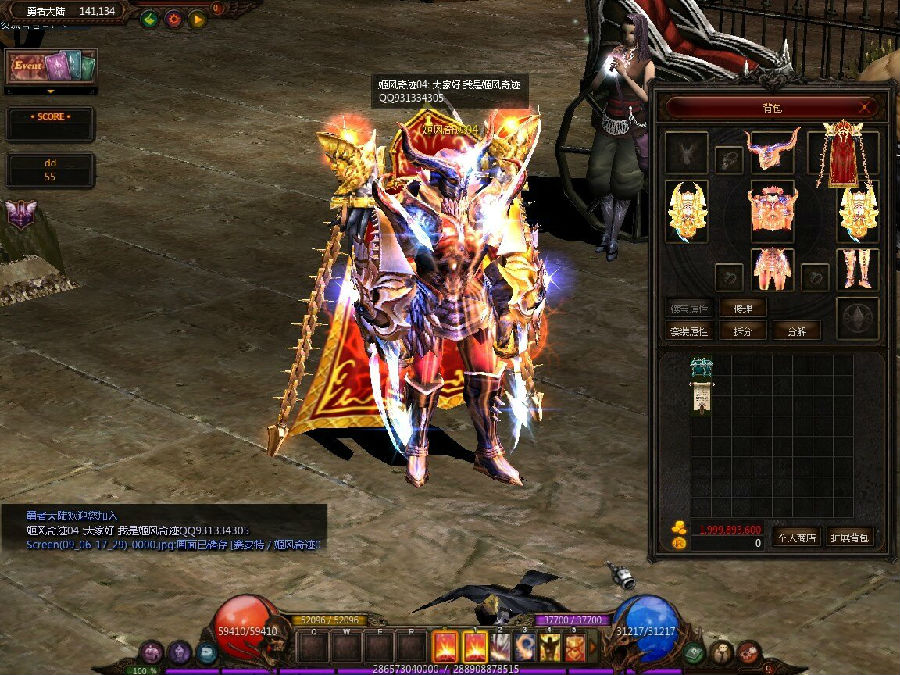
Task: Click the 搭建 button in backpack panel
Action: 742,309
